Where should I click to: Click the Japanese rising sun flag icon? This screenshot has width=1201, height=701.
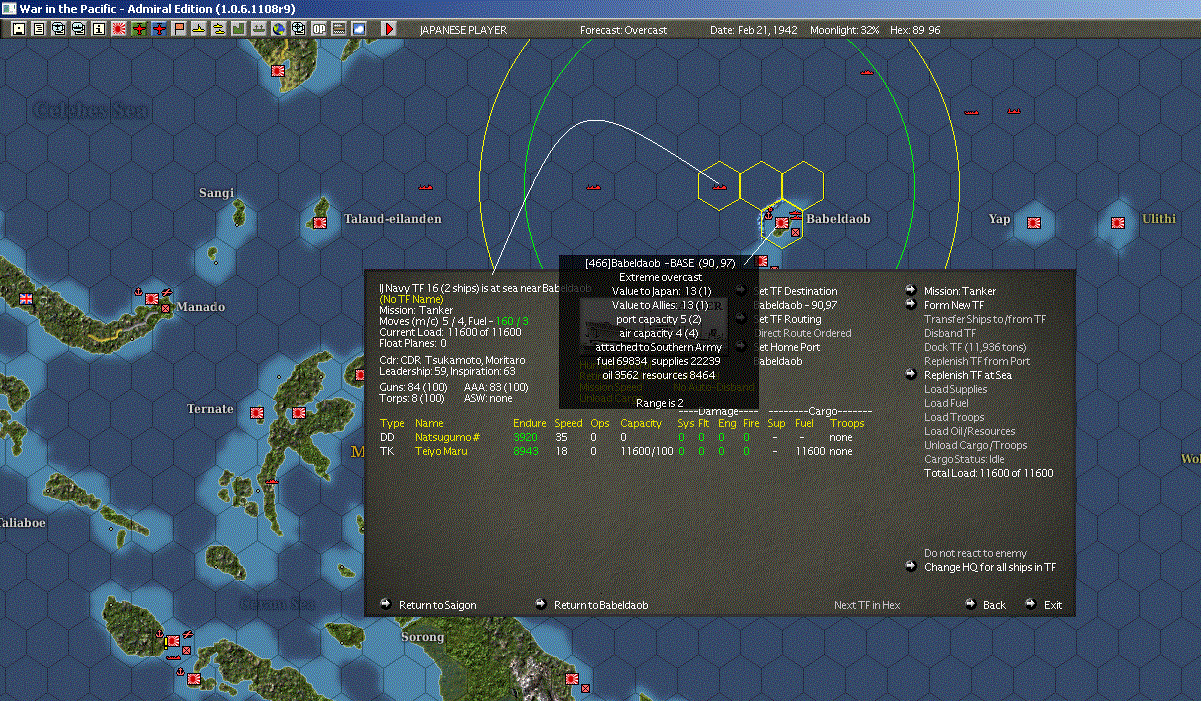coord(118,29)
